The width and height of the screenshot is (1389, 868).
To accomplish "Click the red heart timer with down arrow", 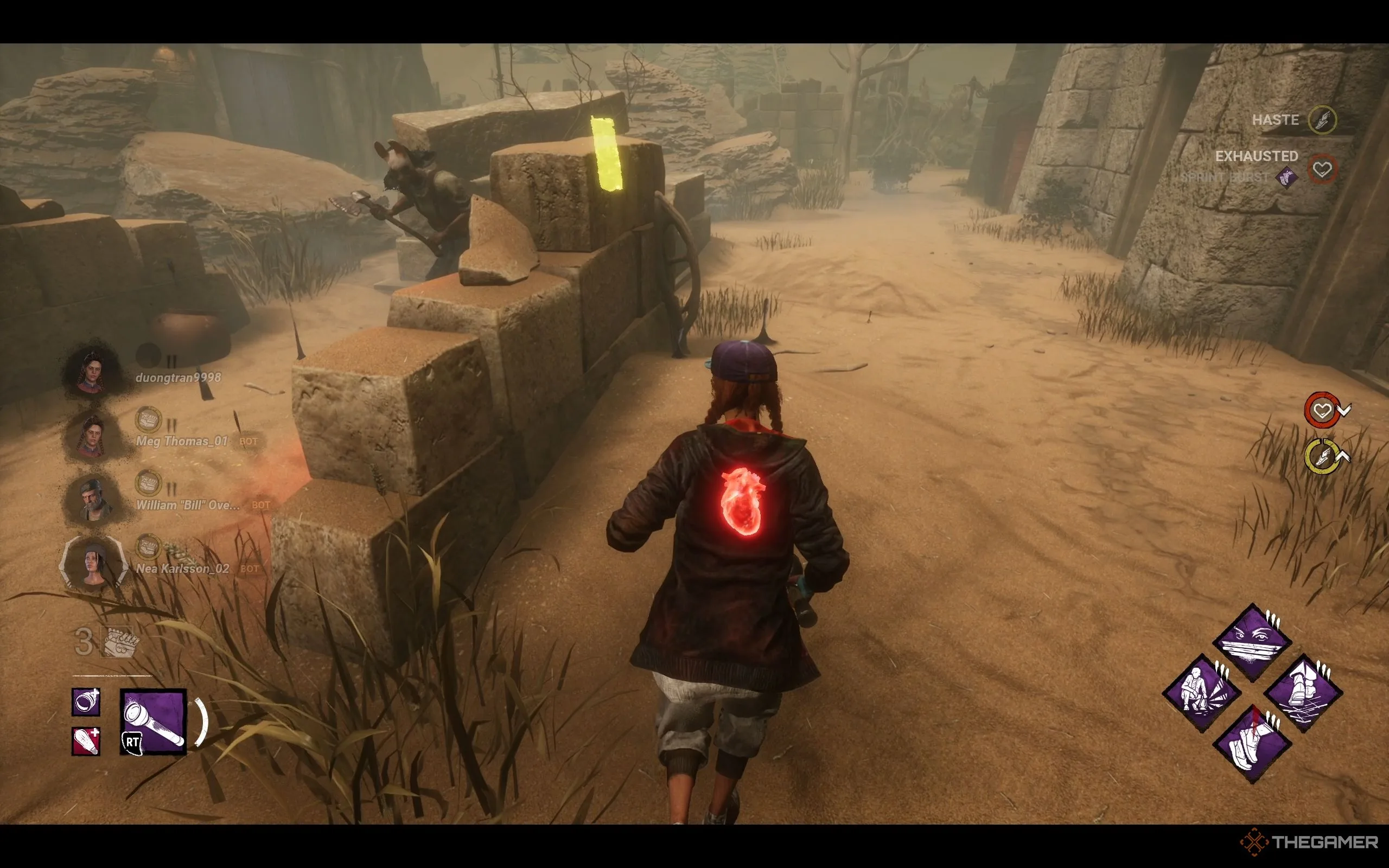I will (x=1322, y=410).
